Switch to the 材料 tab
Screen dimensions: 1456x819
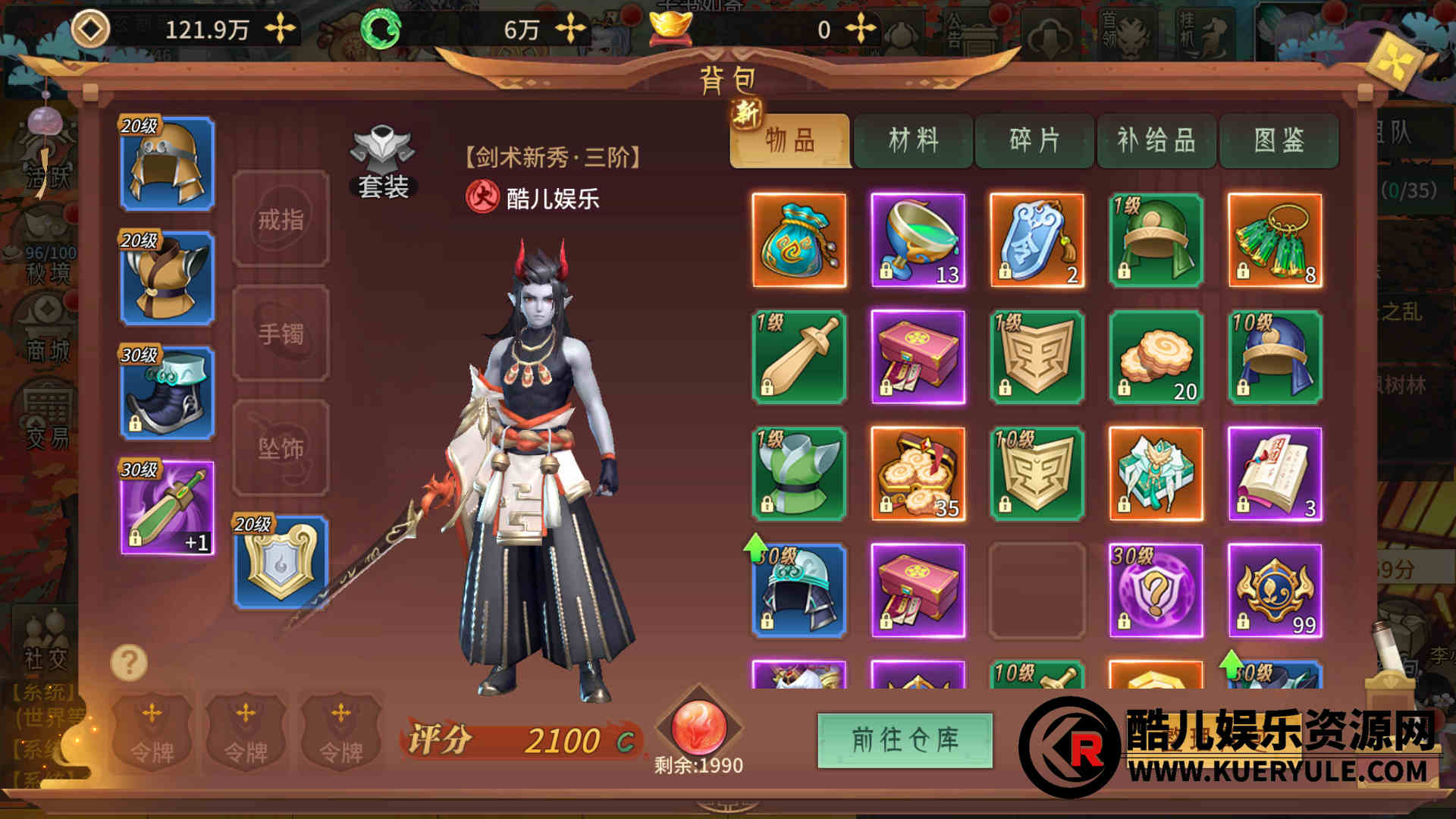pos(913,141)
